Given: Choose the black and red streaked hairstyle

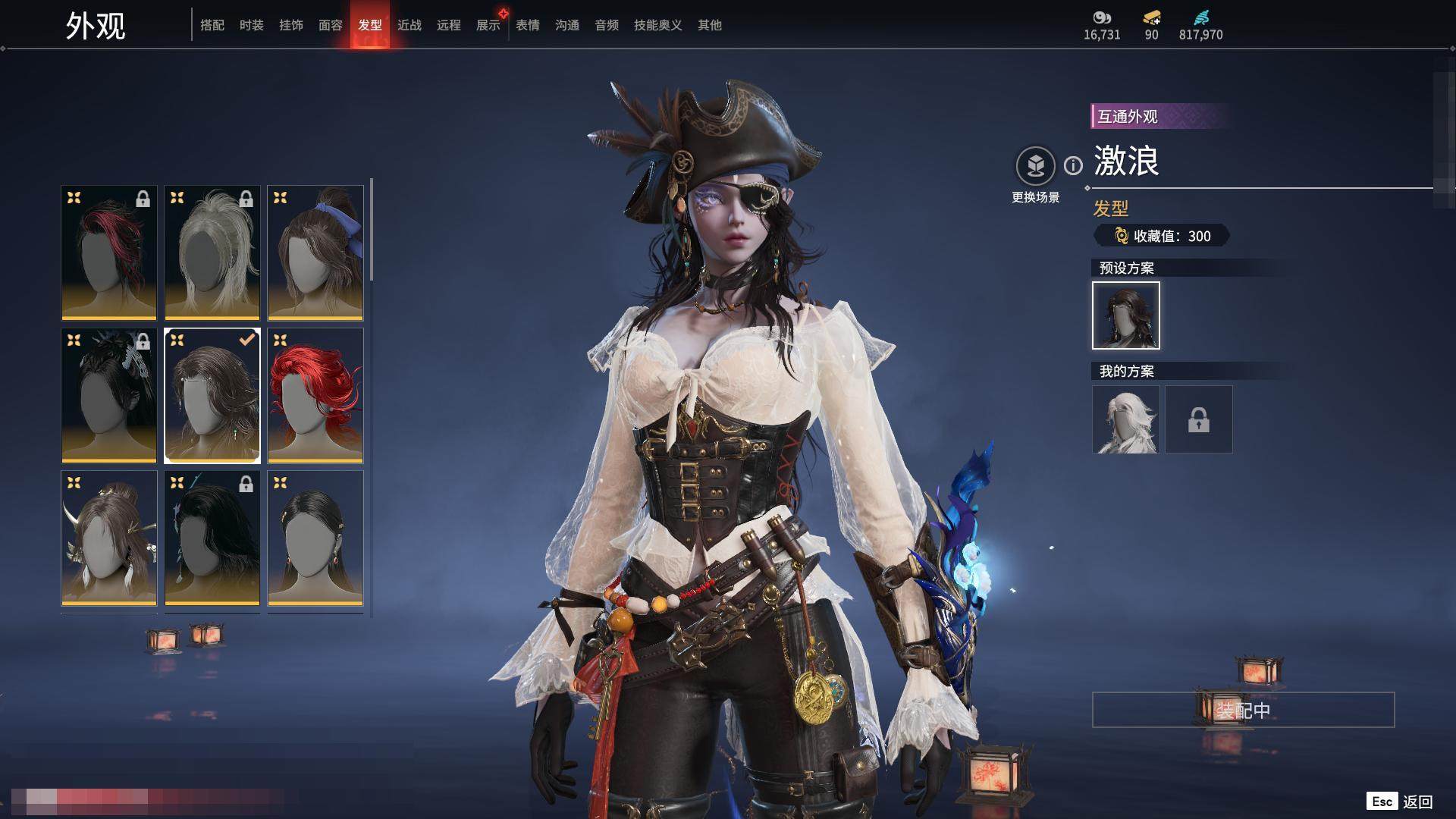Looking at the screenshot, I should pos(109,253).
